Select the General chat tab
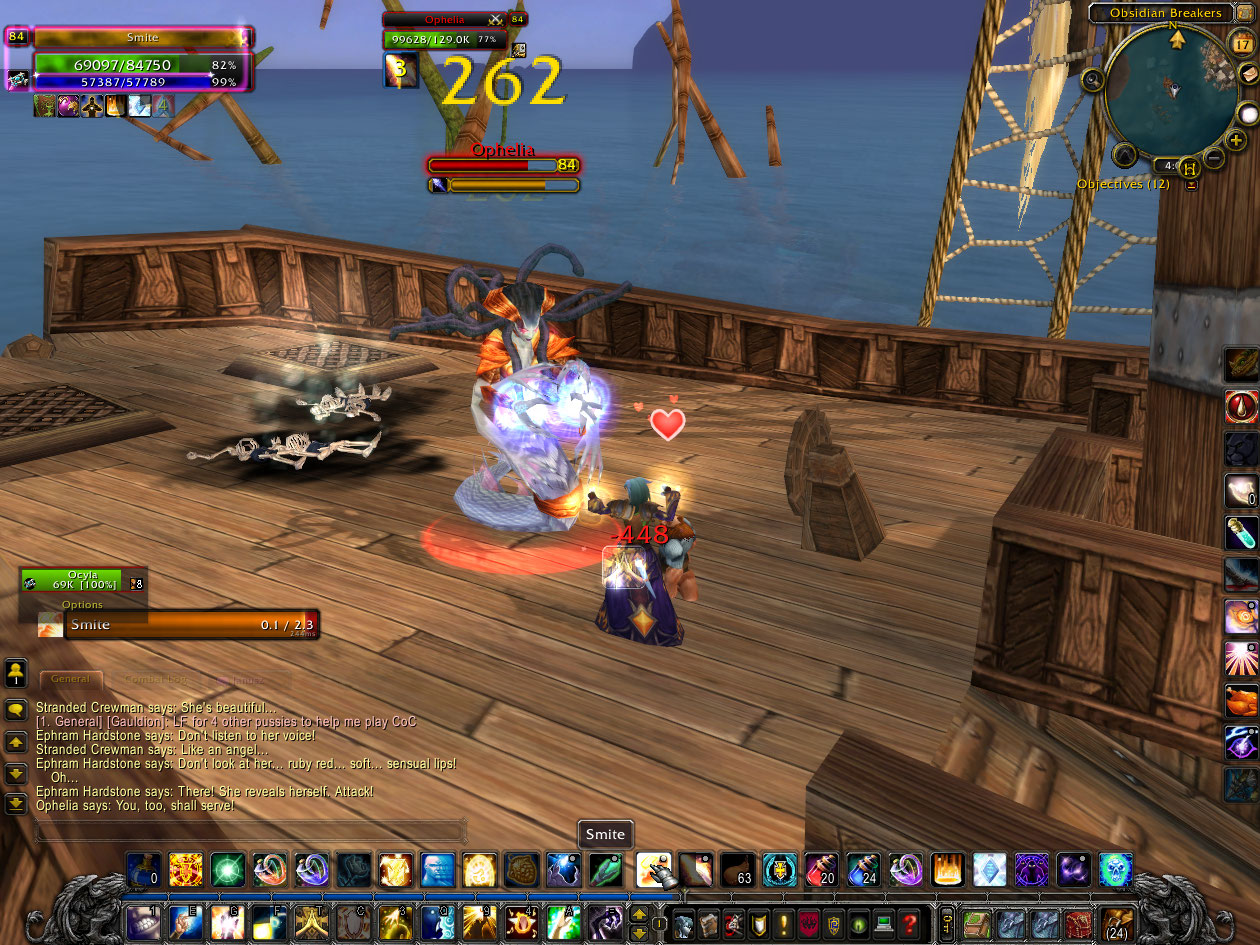The width and height of the screenshot is (1260, 945). tap(70, 679)
